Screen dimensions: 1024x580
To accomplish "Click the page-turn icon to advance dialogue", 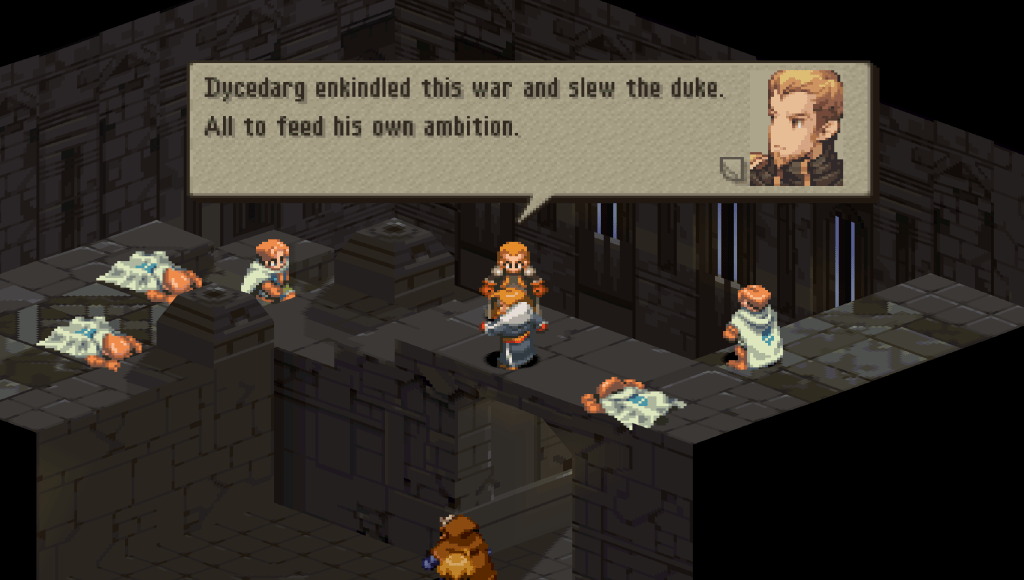I will click(733, 169).
